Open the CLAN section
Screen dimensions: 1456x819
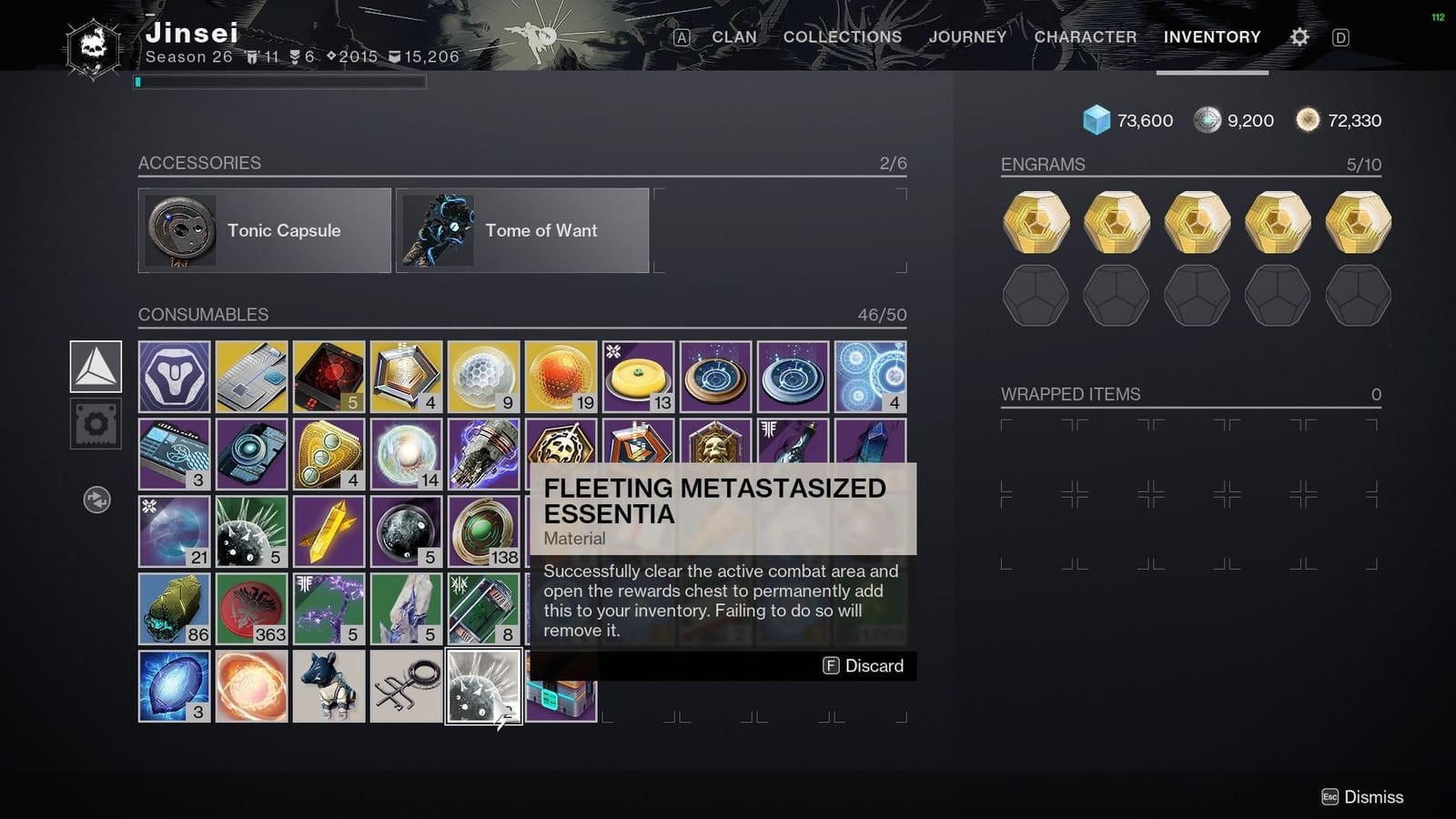coord(733,37)
